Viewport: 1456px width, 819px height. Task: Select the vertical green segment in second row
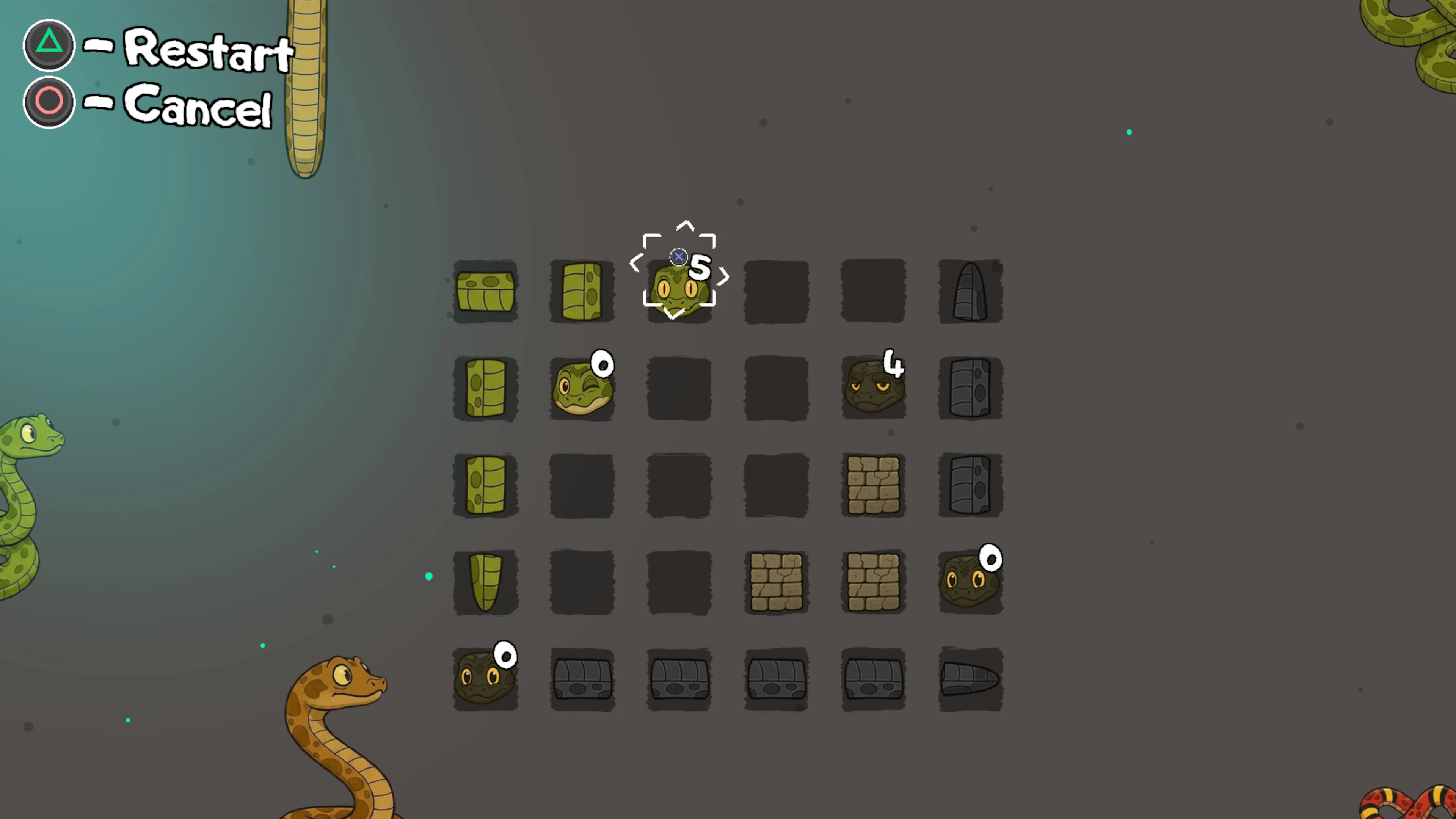[485, 387]
